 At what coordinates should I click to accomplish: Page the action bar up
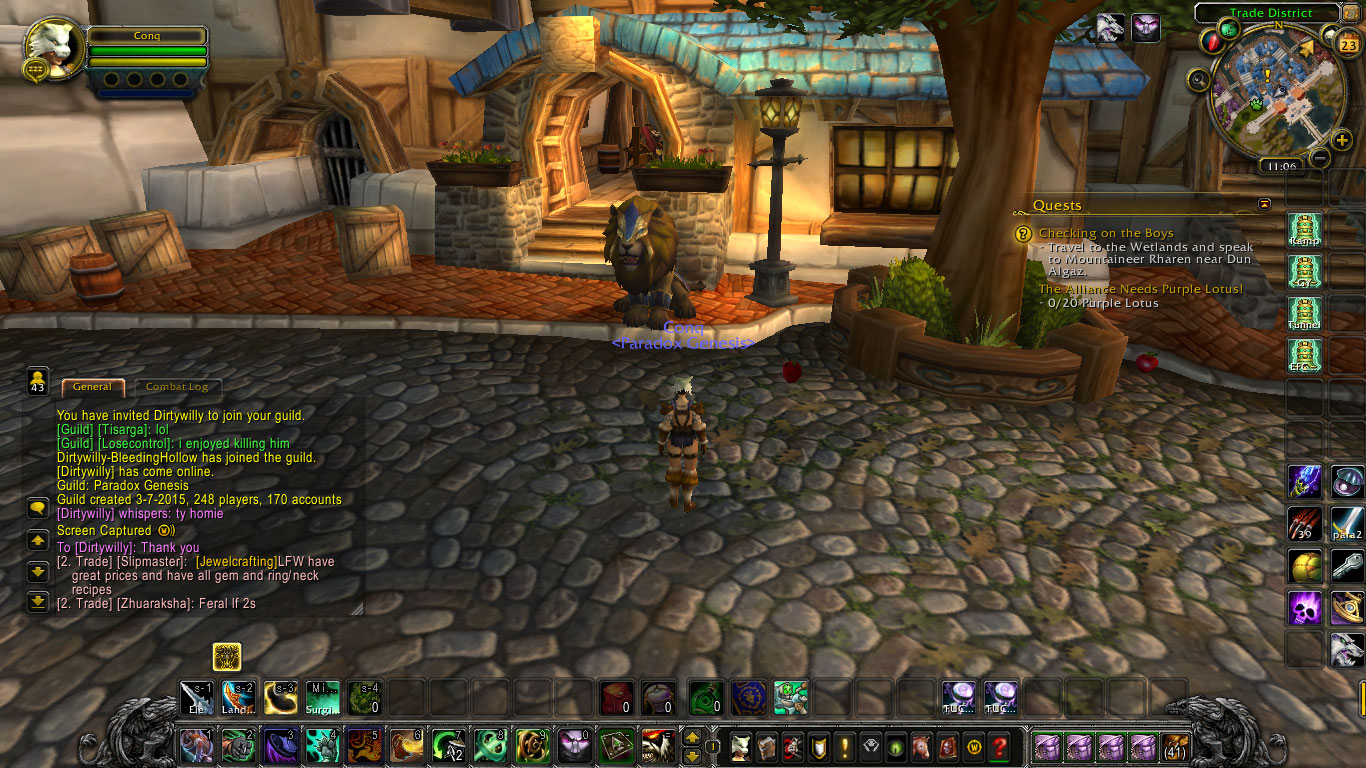coord(691,737)
